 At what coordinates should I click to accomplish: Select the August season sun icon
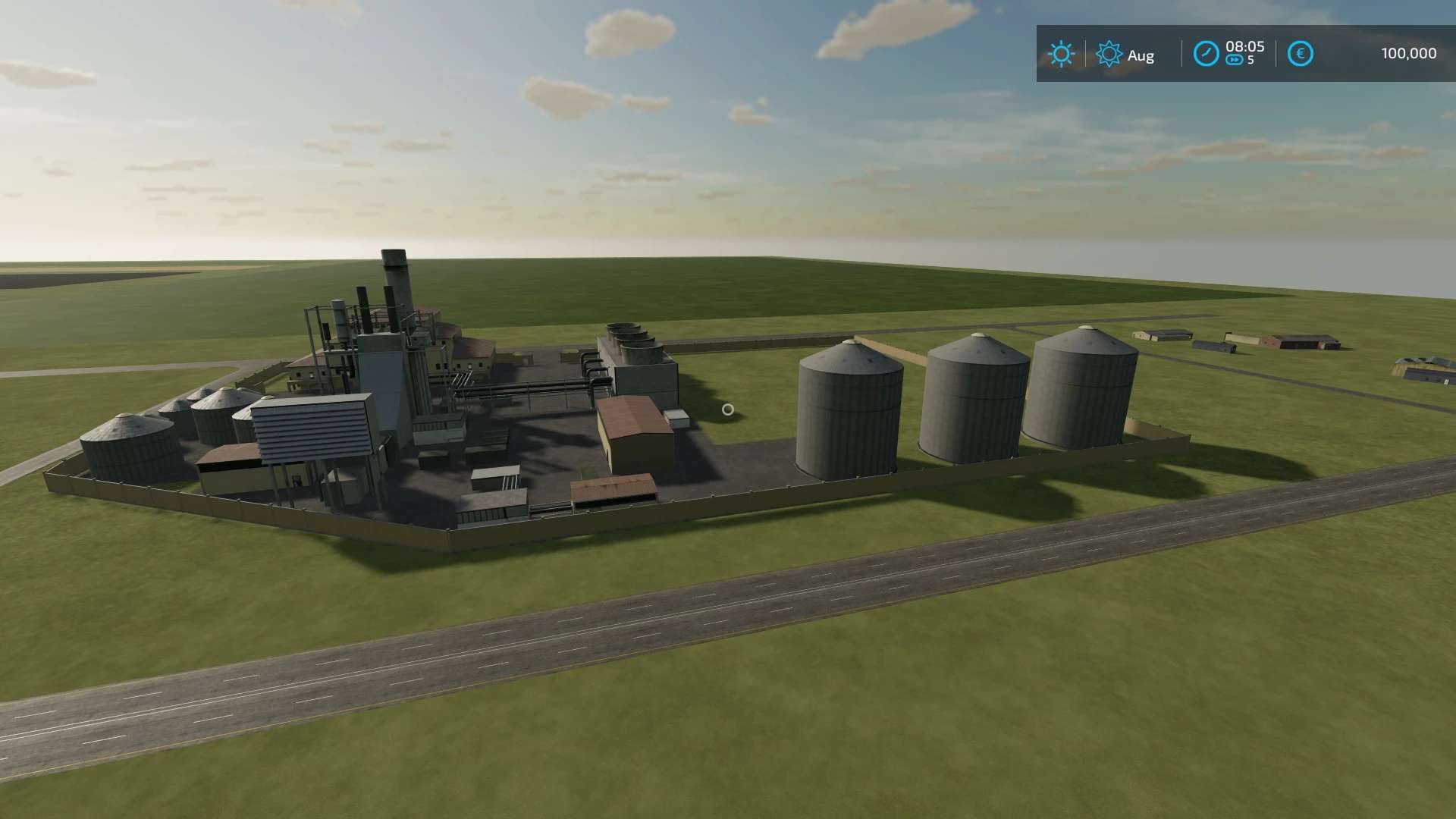1109,54
